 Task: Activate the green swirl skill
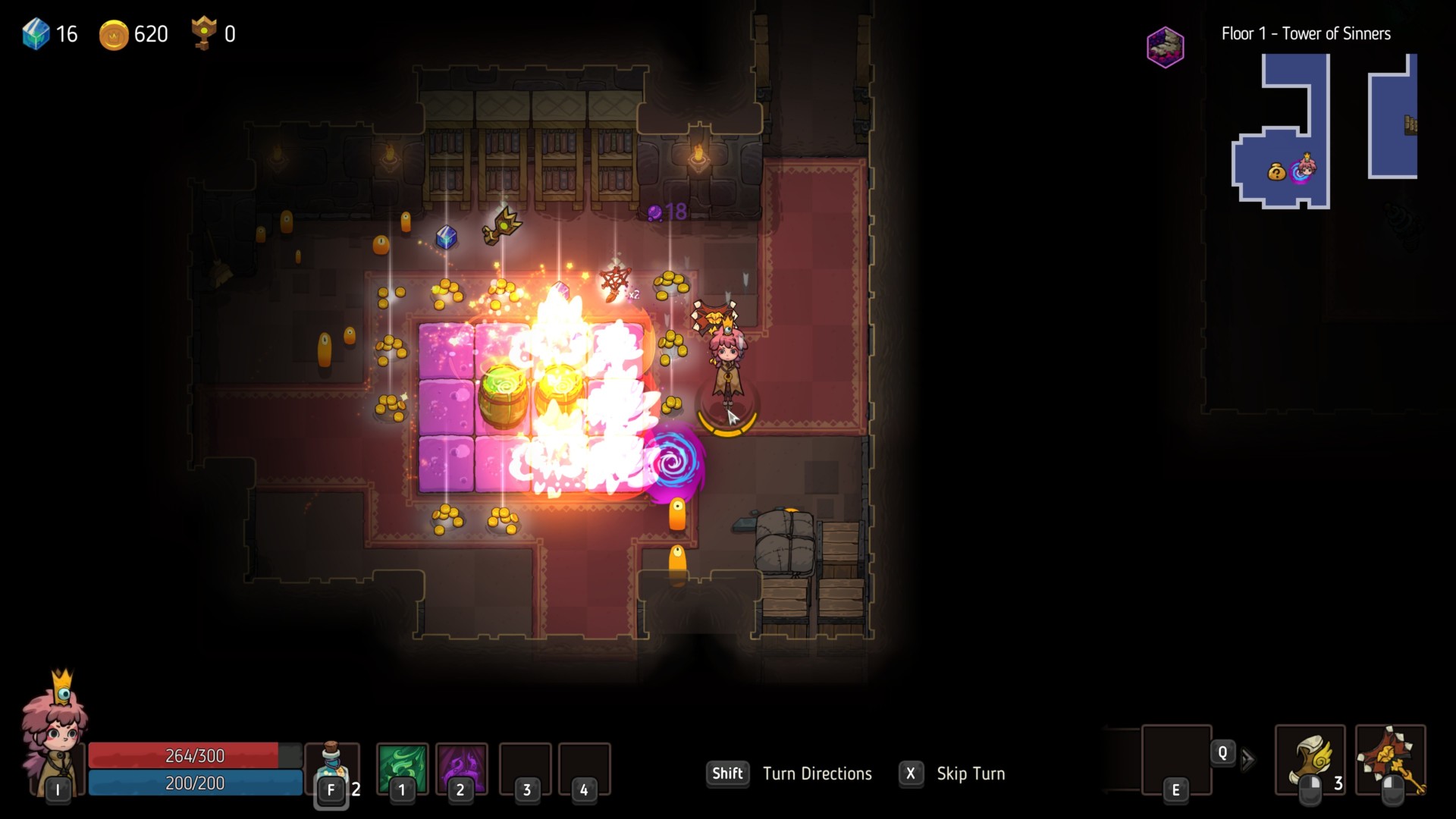coord(402,767)
